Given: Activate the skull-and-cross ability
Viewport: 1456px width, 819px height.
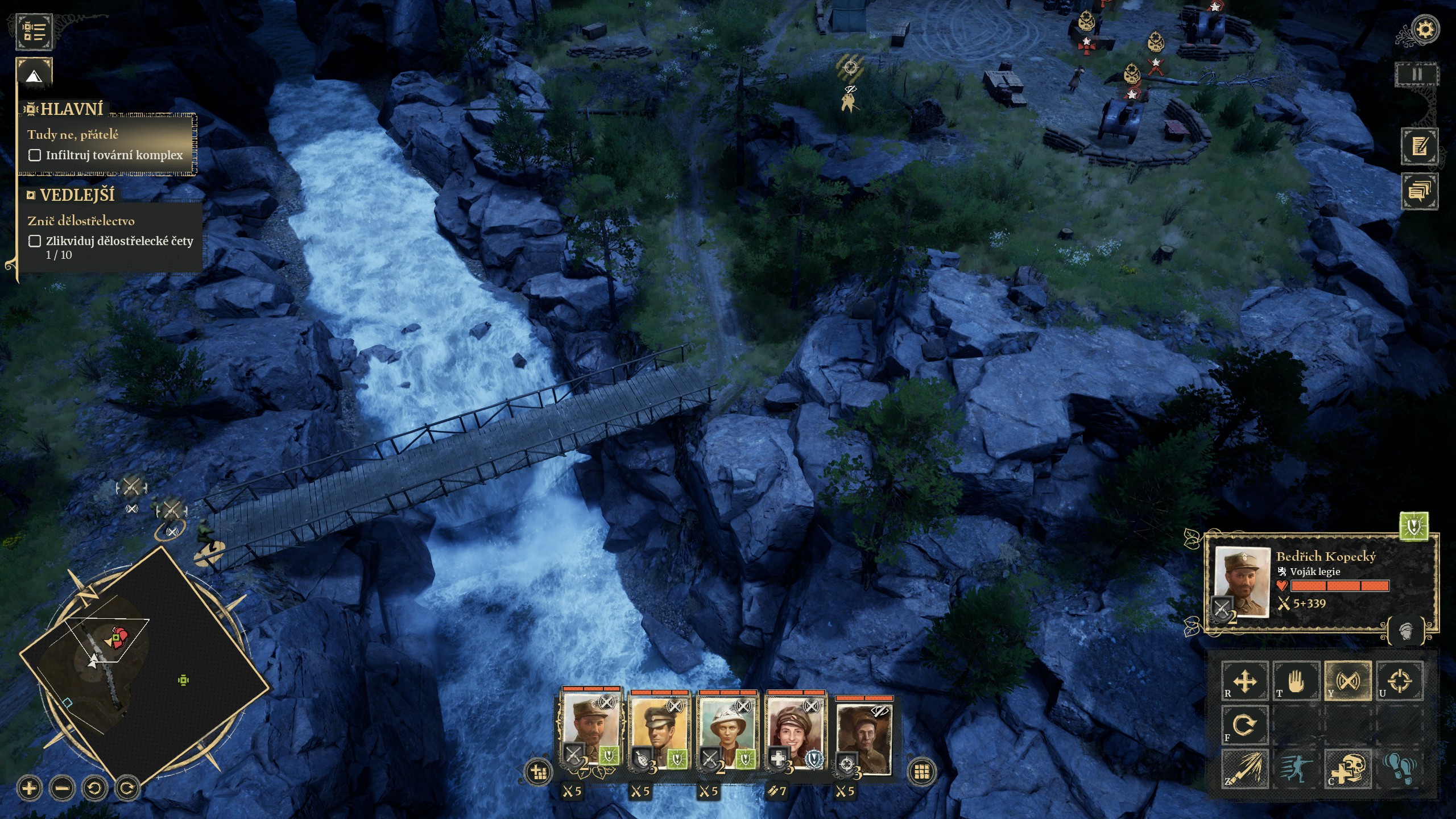Looking at the screenshot, I should (1348, 769).
